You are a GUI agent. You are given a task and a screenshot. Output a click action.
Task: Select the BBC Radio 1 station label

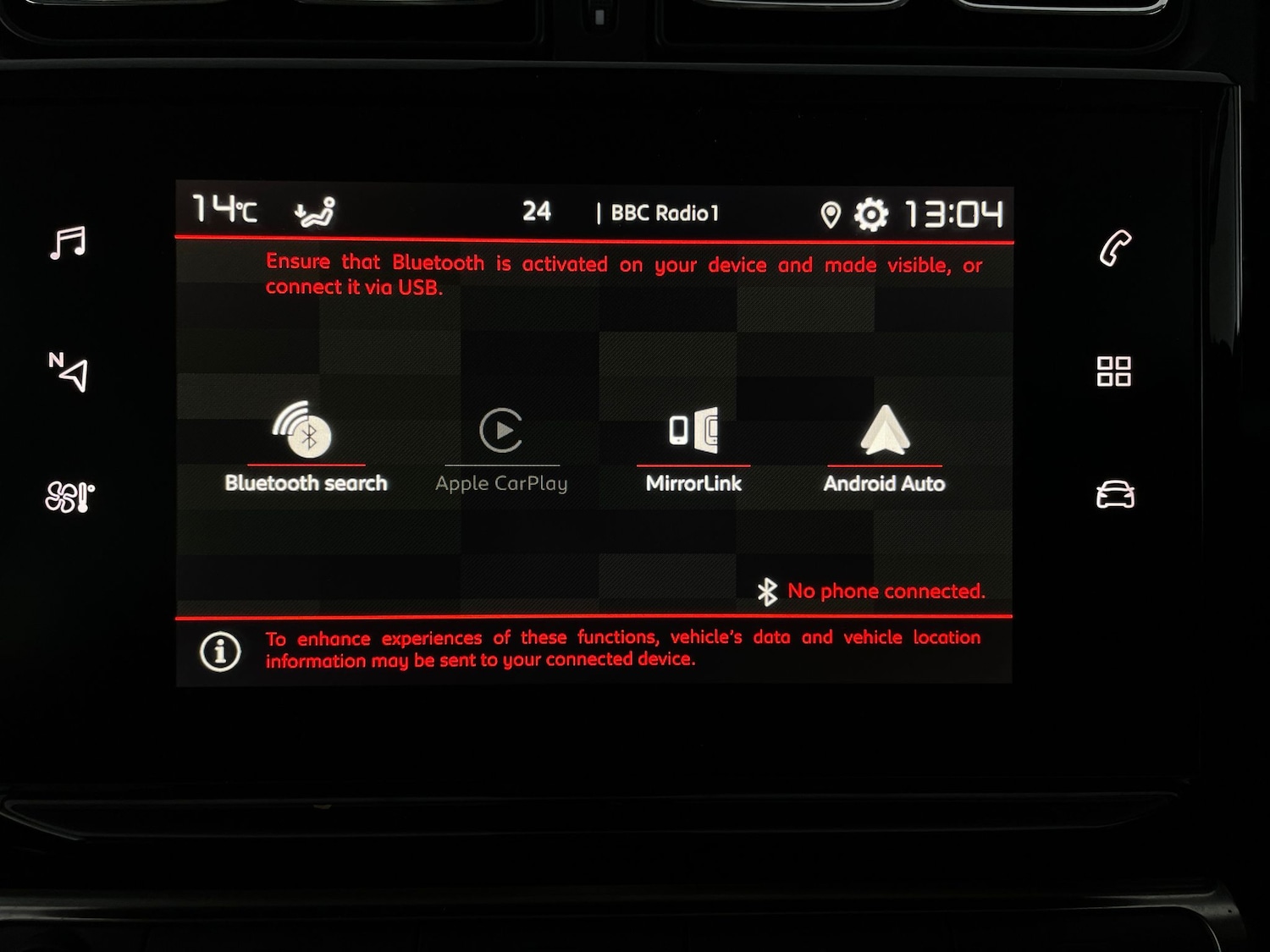(x=665, y=212)
